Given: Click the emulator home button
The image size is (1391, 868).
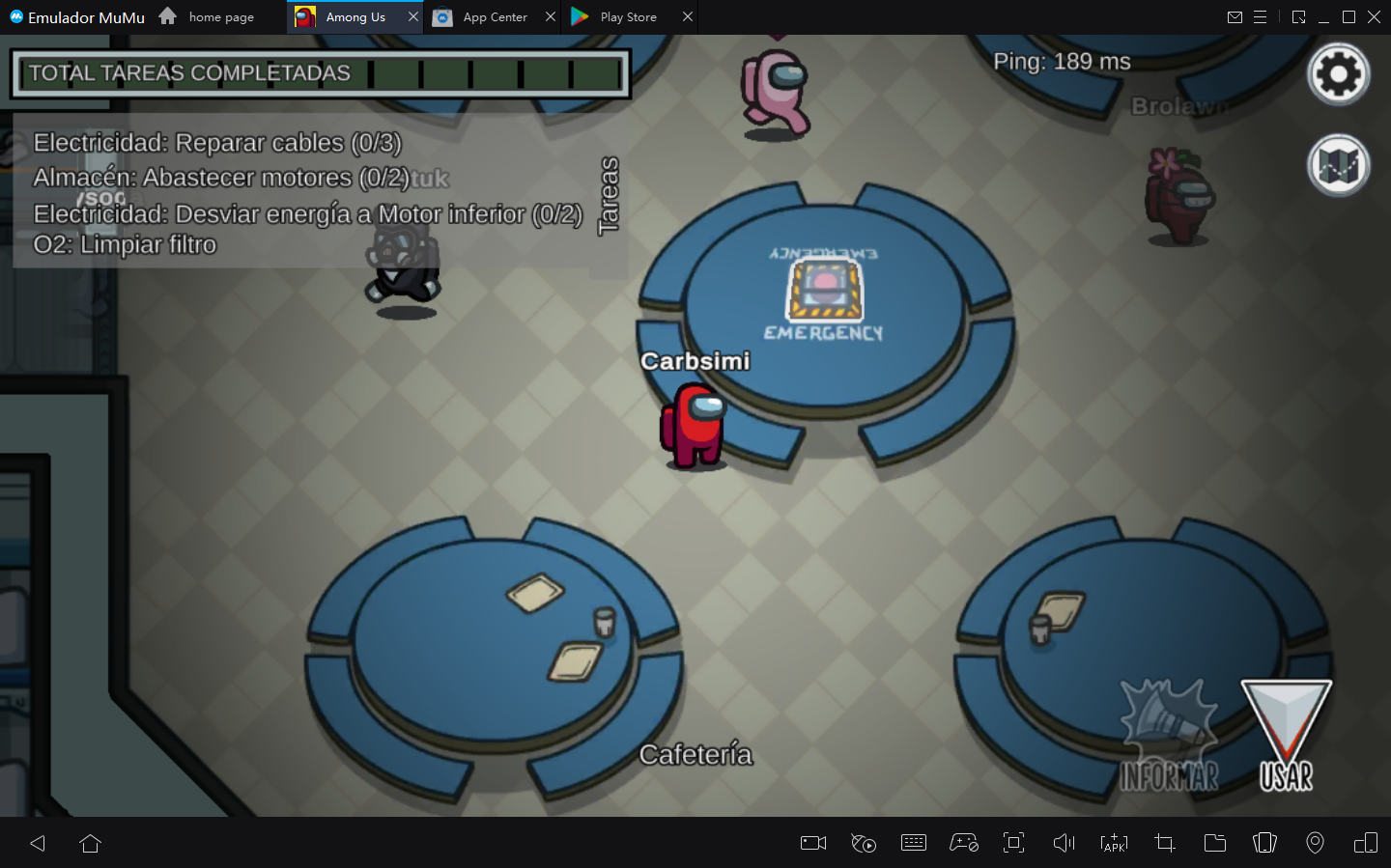Looking at the screenshot, I should [91, 843].
